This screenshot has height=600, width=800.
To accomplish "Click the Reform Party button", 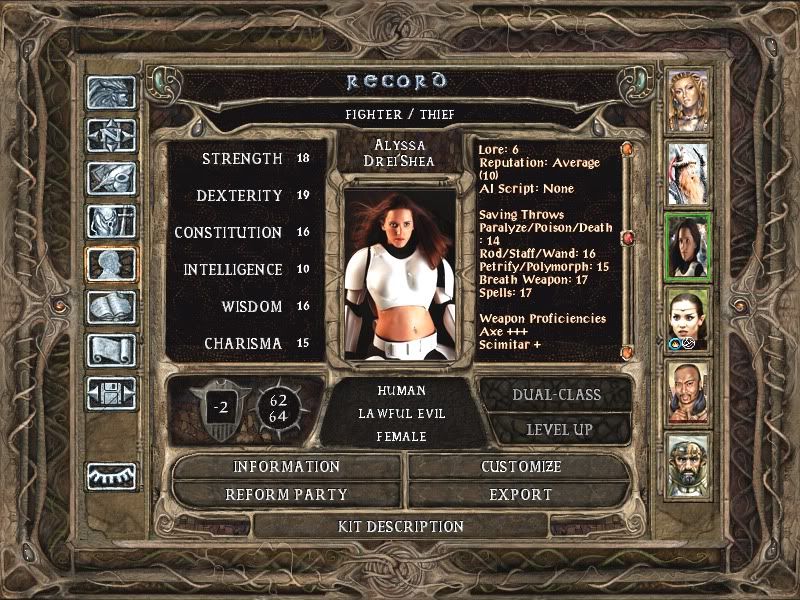I will click(x=287, y=494).
